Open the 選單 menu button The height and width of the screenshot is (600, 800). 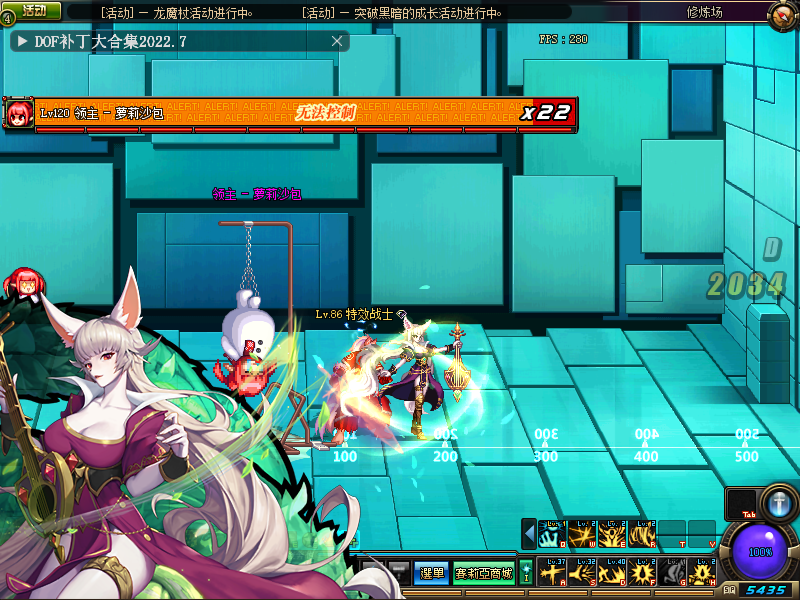pyautogui.click(x=430, y=573)
